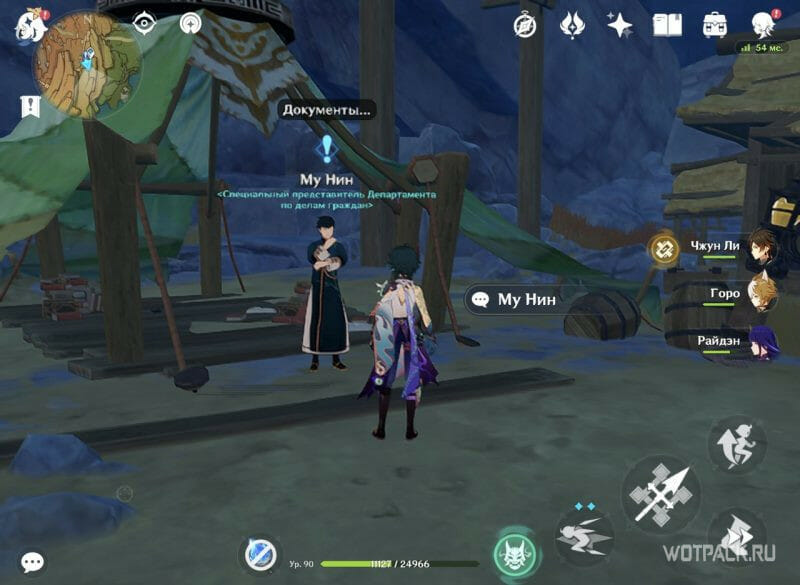Open the chat speech bubble
The image size is (800, 585).
tap(33, 563)
